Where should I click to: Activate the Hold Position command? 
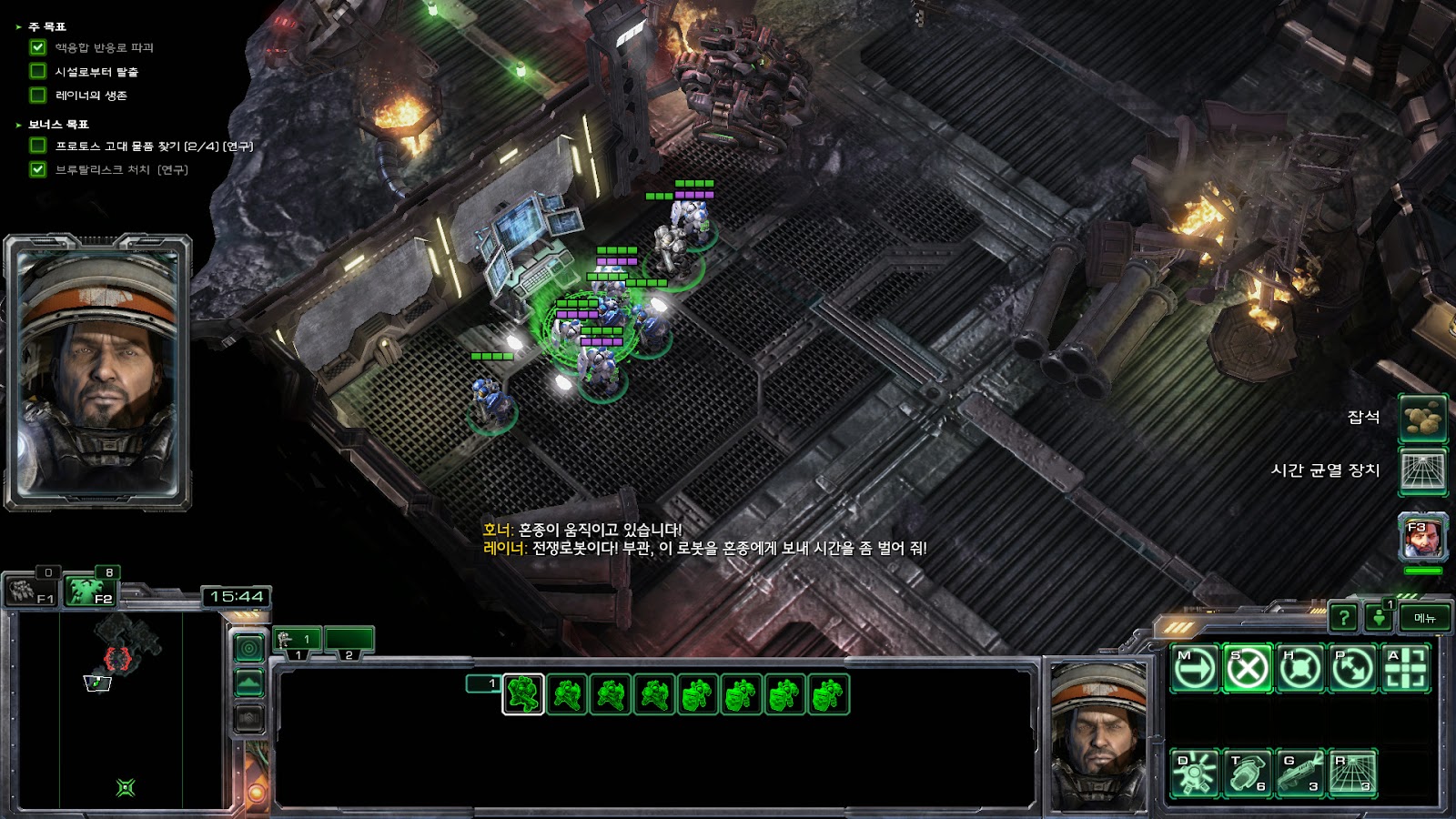pos(1299,670)
